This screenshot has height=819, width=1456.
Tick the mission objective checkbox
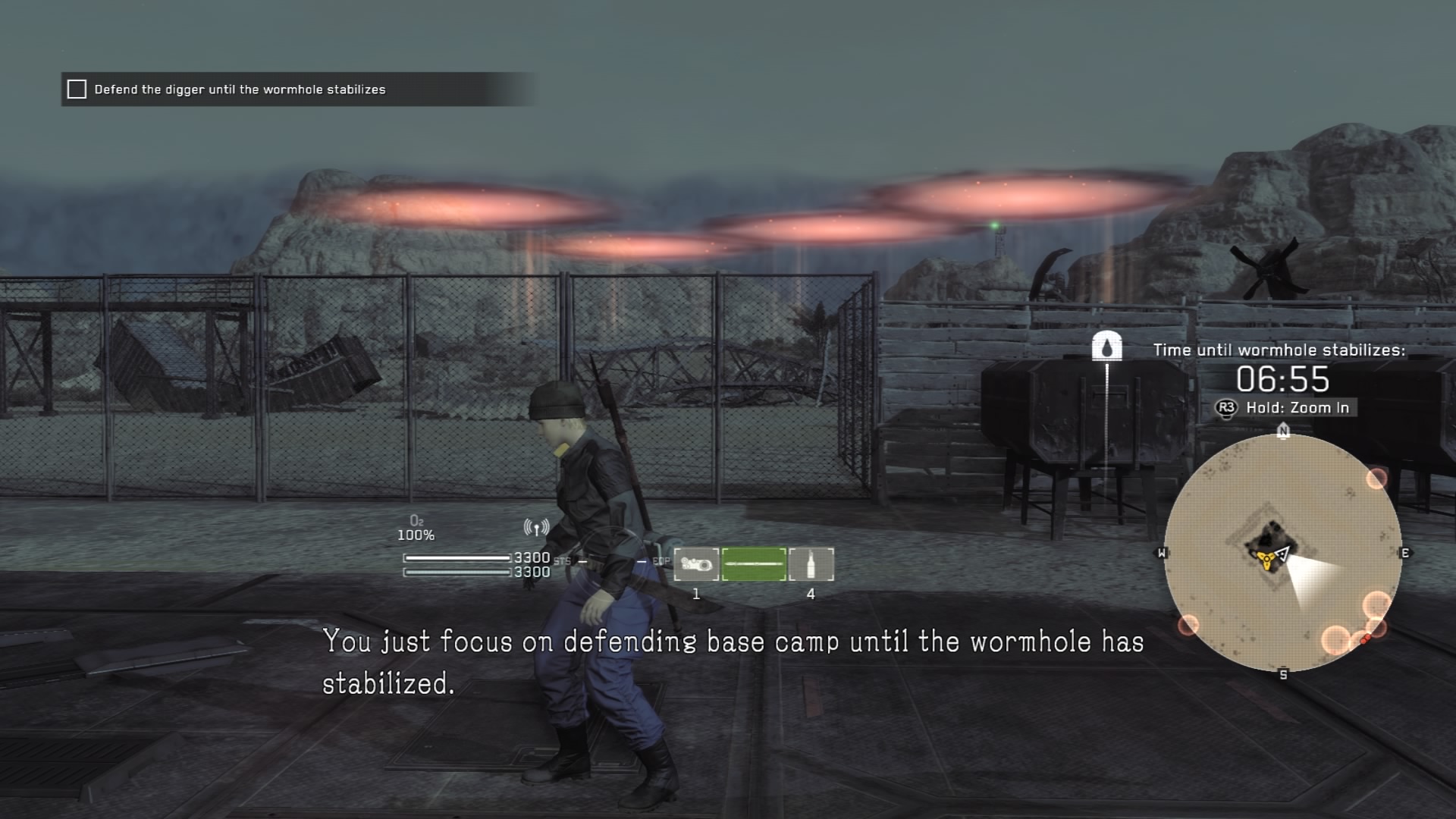[77, 89]
